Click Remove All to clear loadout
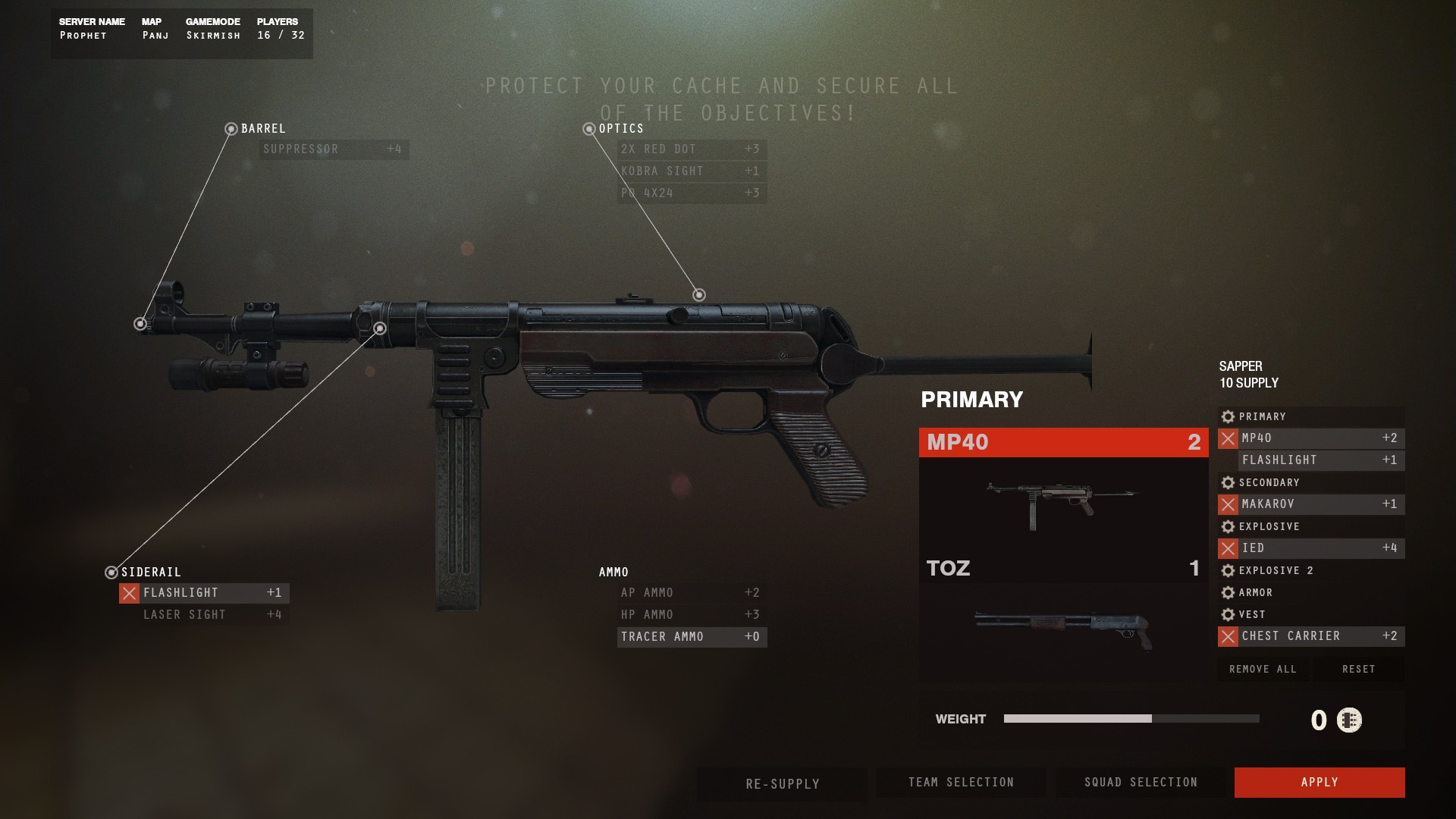Image resolution: width=1456 pixels, height=819 pixels. click(x=1263, y=669)
